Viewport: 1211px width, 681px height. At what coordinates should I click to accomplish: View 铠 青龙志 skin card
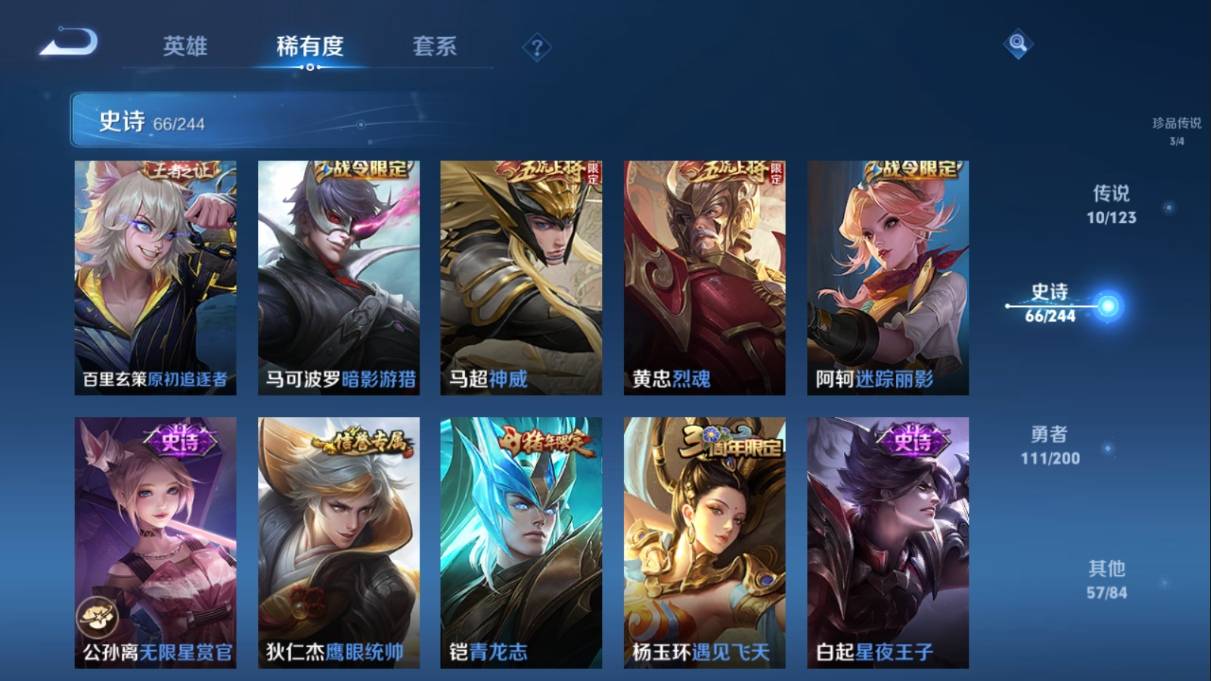[x=521, y=542]
